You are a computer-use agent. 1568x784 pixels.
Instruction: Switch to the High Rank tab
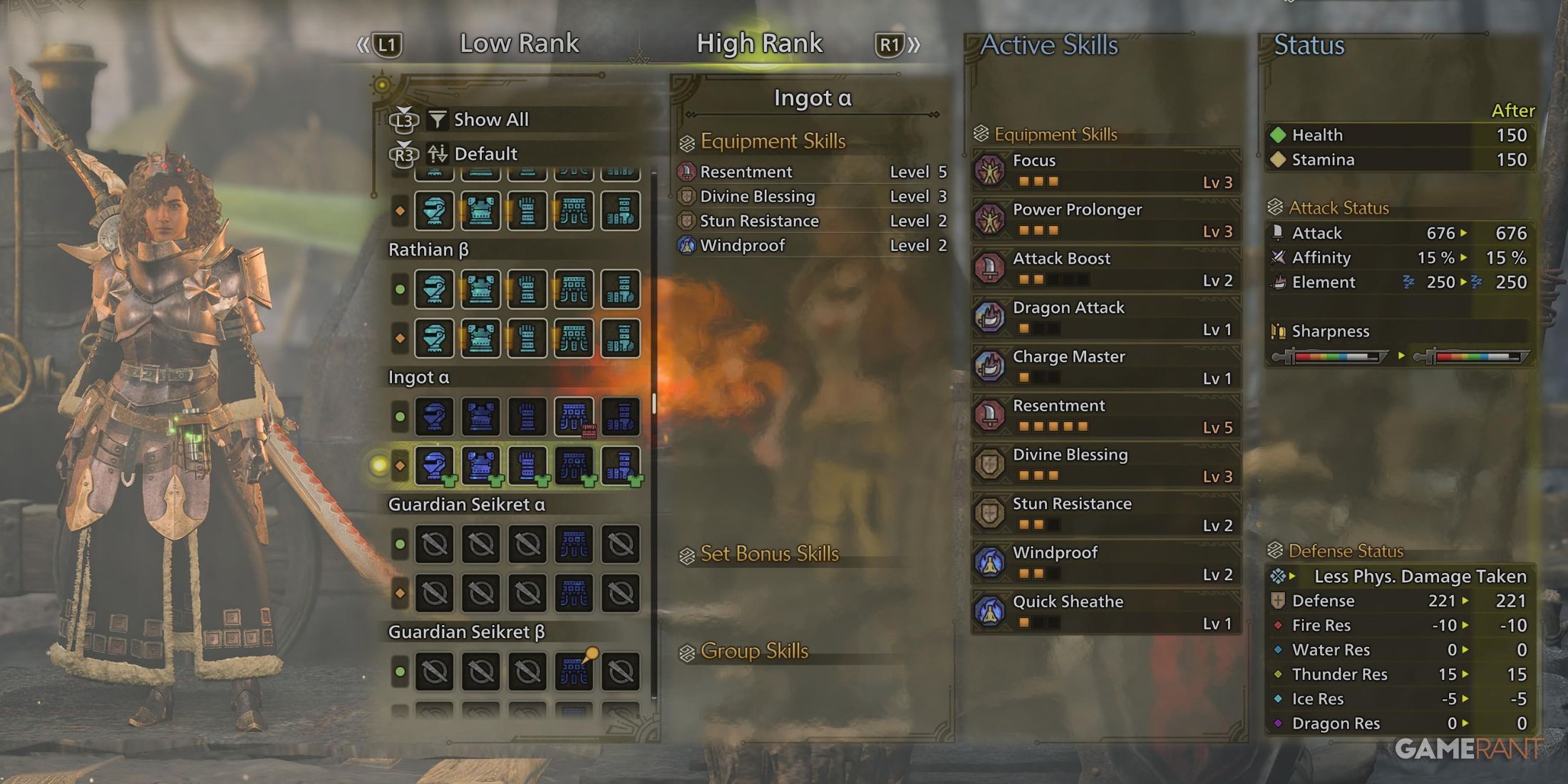[760, 43]
